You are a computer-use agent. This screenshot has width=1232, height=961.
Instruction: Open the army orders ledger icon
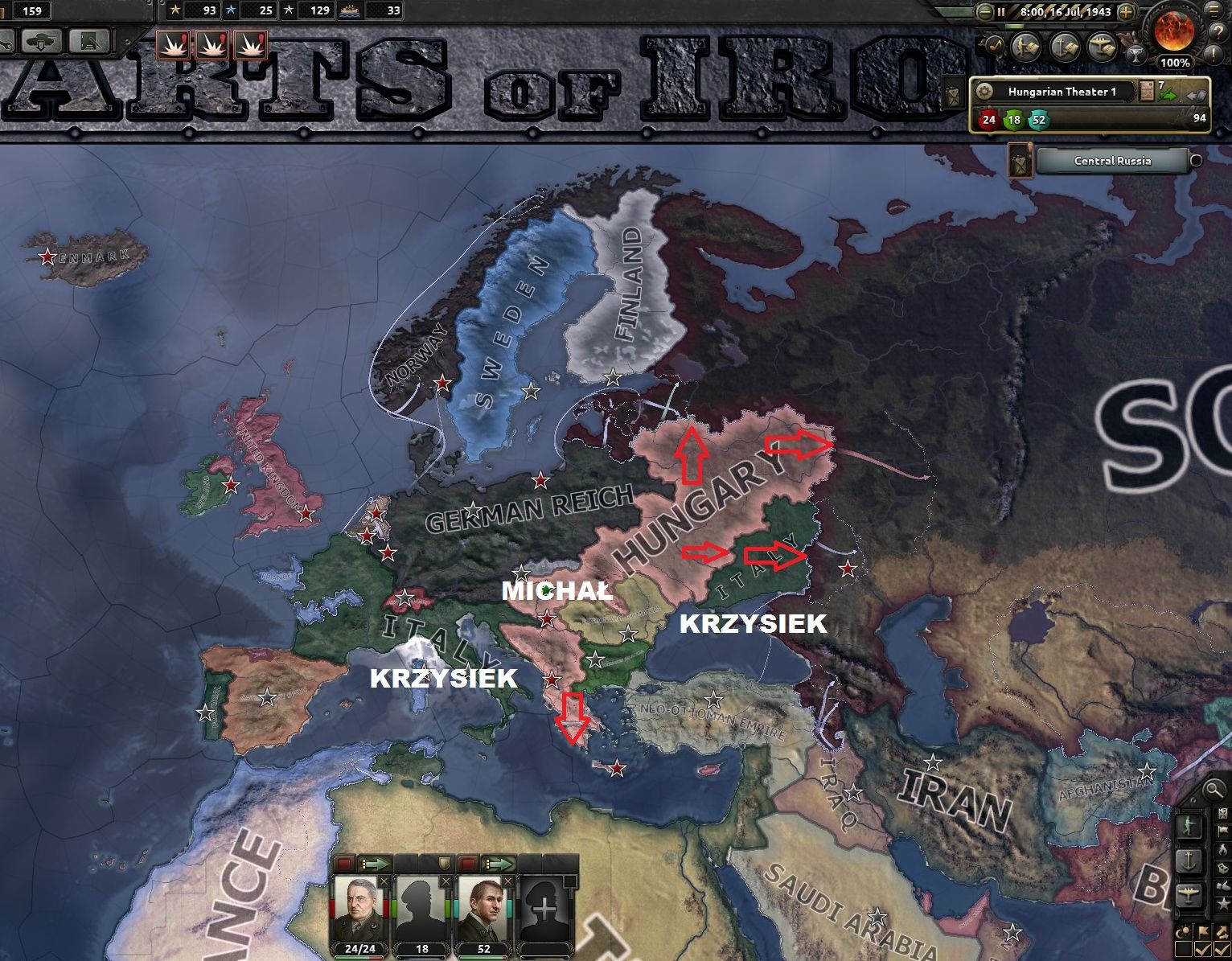coord(1025,47)
